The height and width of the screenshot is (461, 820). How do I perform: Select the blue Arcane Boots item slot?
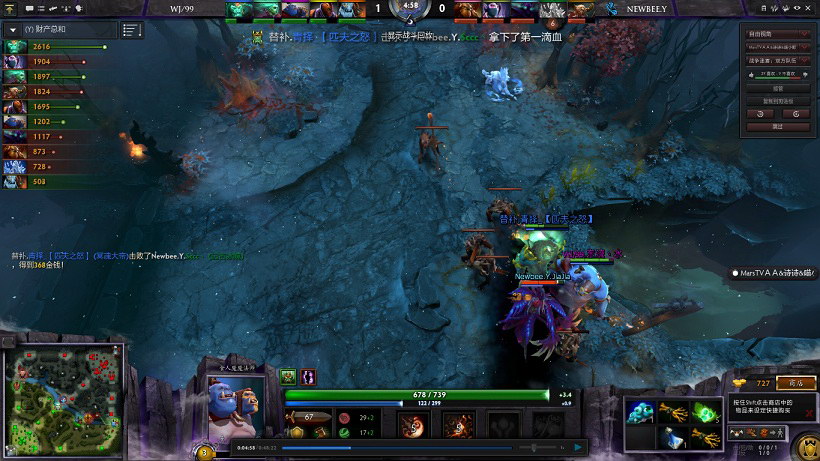click(x=641, y=411)
